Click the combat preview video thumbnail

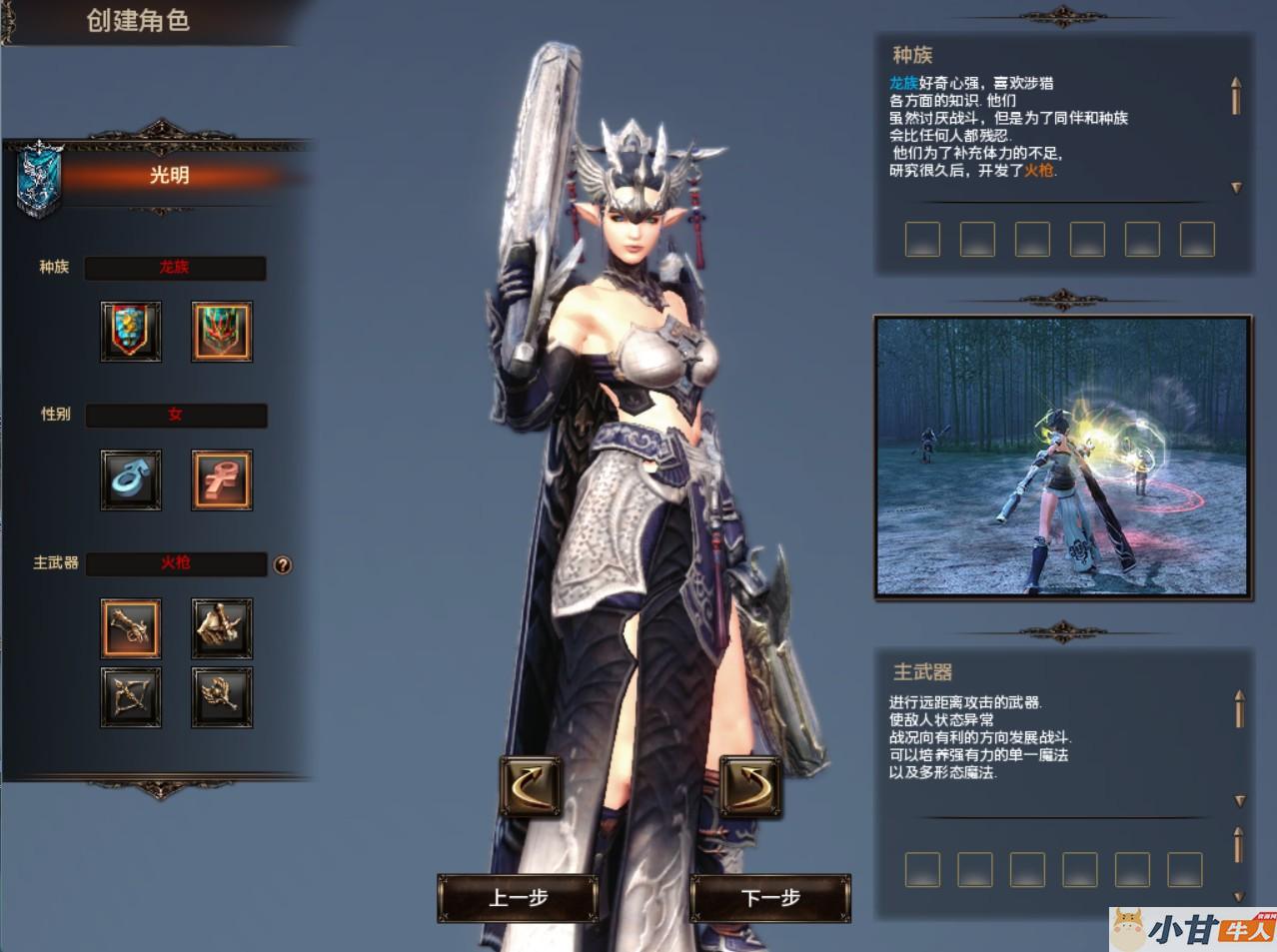coord(1062,458)
